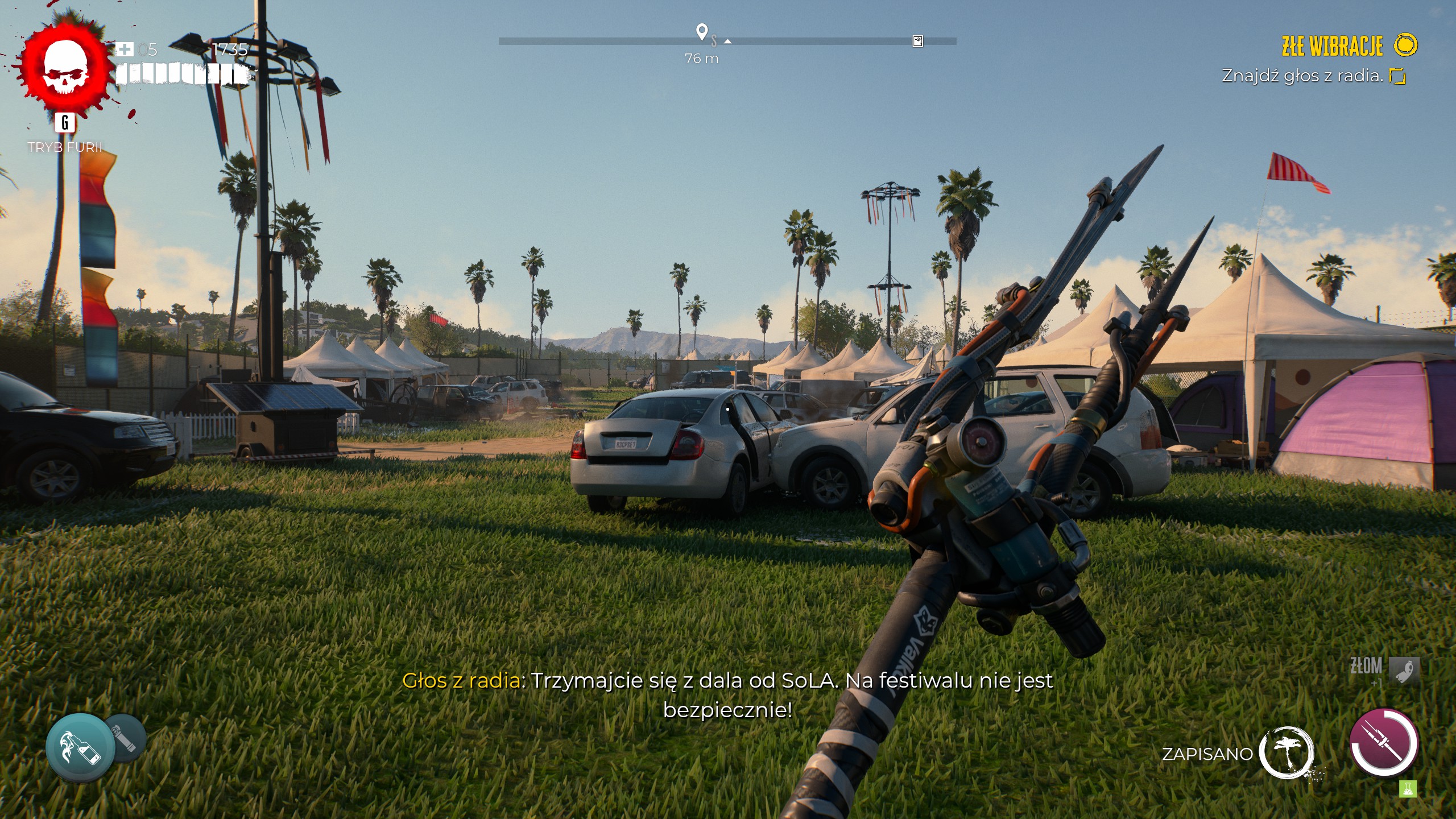Click the palm tree save icon
Viewport: 1456px width, 819px height.
coord(1286,752)
